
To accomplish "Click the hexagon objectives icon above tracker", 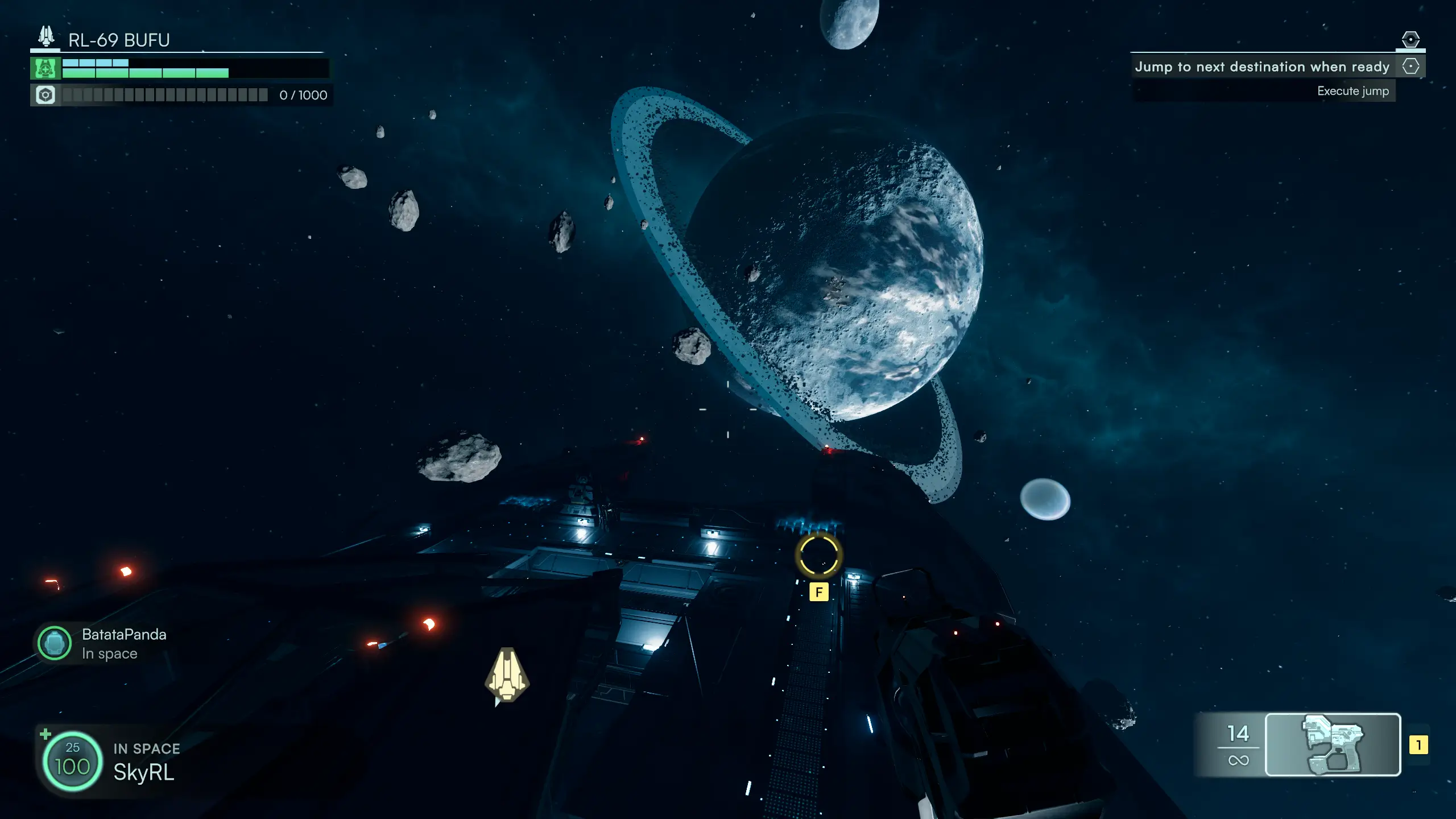I will 1410,39.
